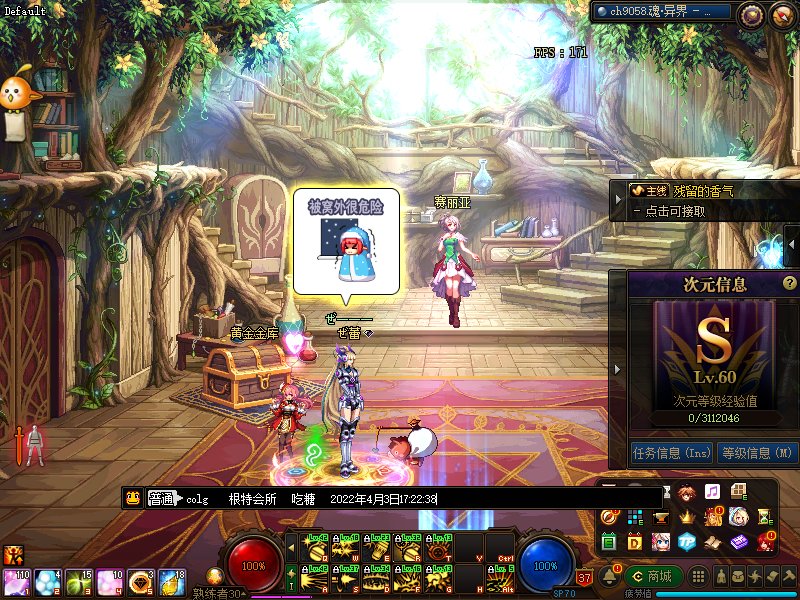Open the grid menu button beside 商城
The image size is (800, 600).
(x=700, y=577)
